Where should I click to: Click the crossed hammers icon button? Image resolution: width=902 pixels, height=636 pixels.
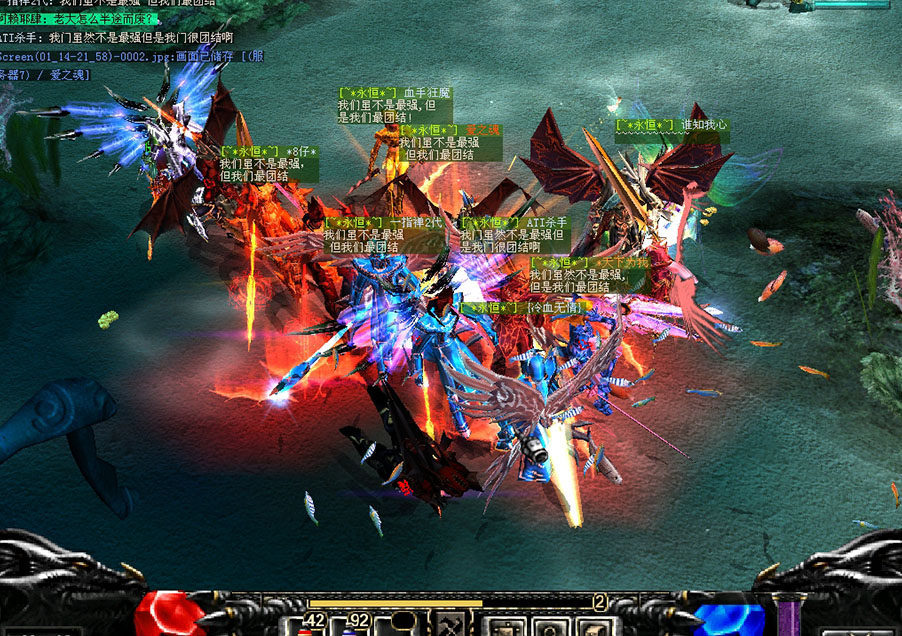(450, 626)
